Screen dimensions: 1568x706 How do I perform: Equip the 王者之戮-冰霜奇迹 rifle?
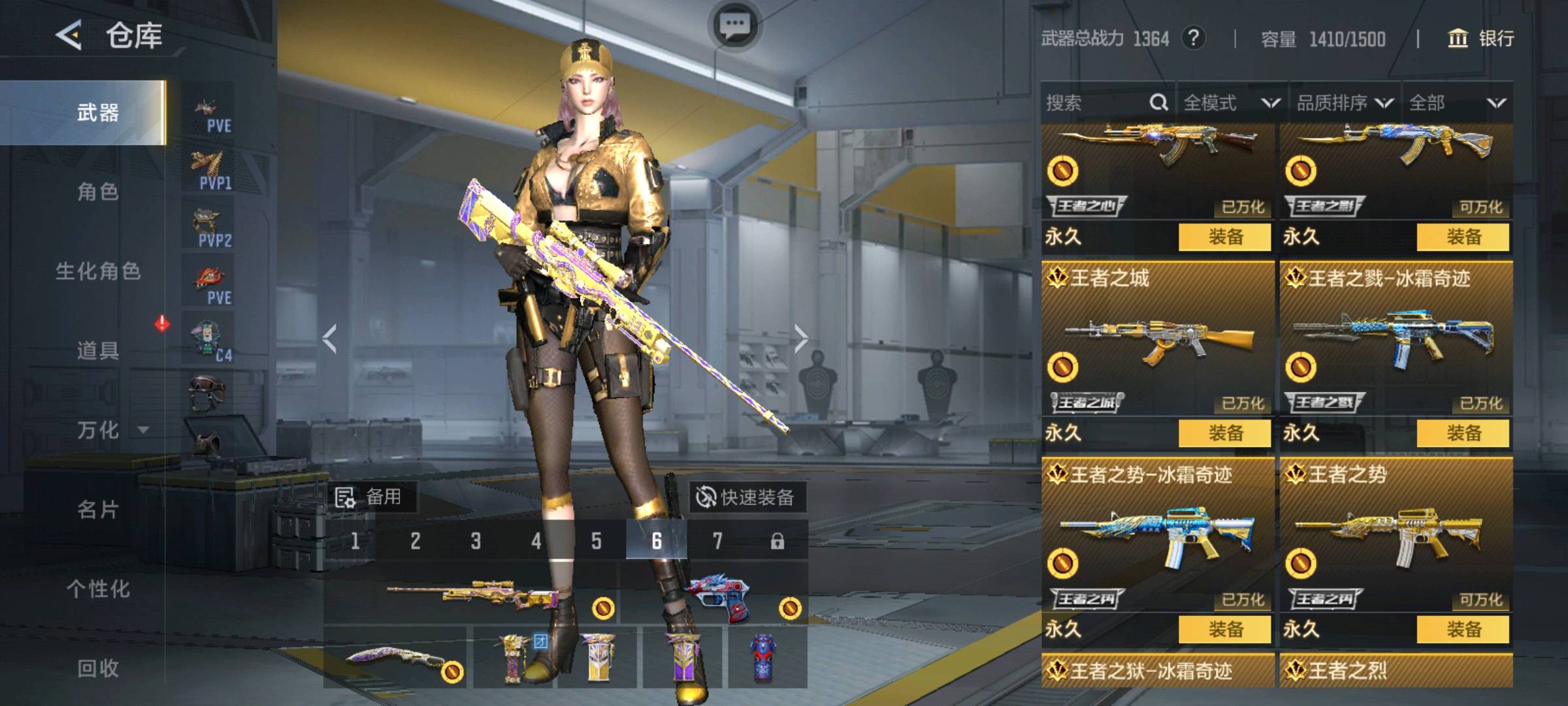tap(1463, 433)
